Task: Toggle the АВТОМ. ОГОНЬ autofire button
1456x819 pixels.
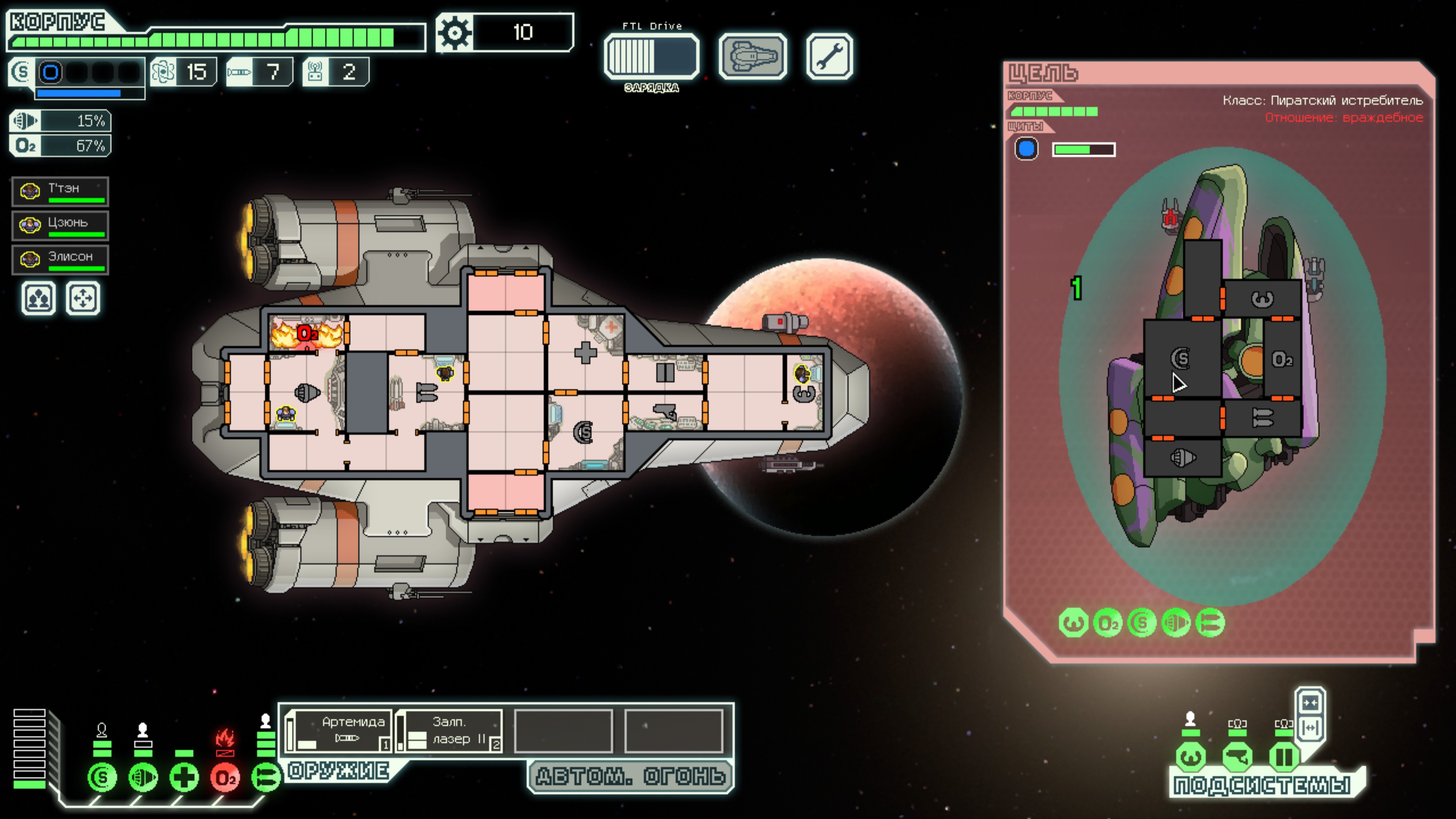Action: coord(630,776)
